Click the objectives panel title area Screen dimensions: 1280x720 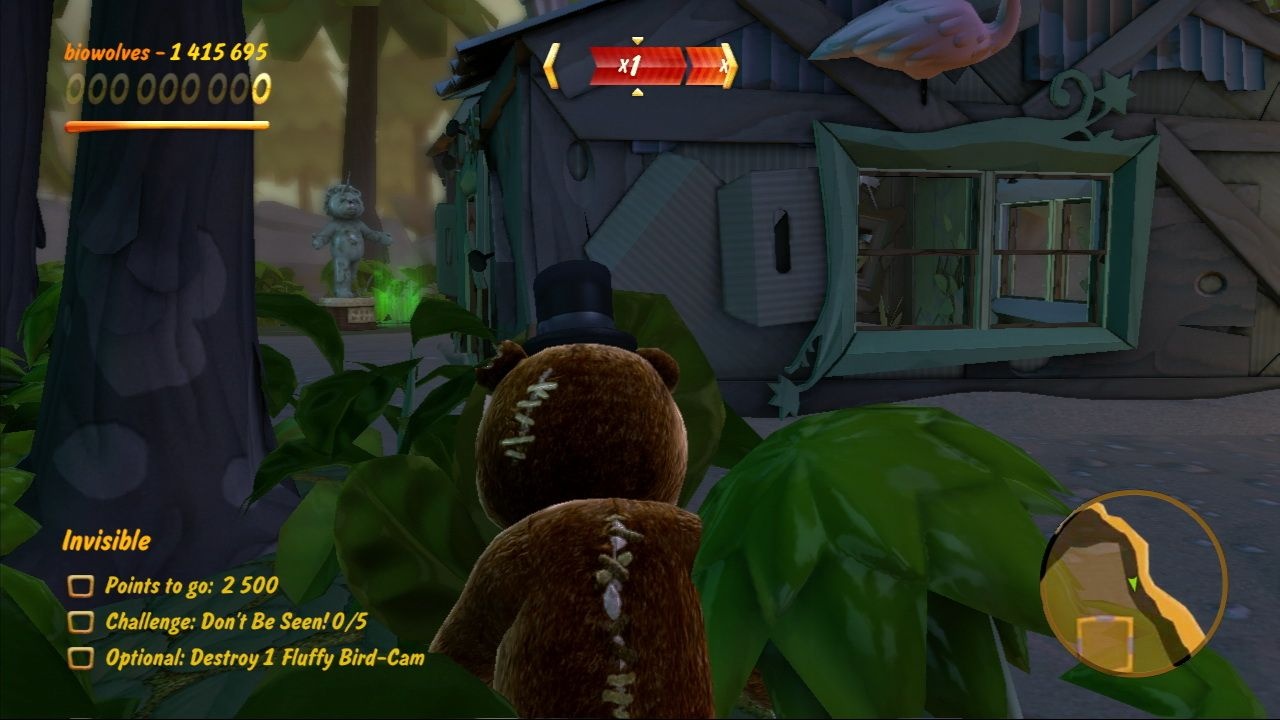(104, 538)
